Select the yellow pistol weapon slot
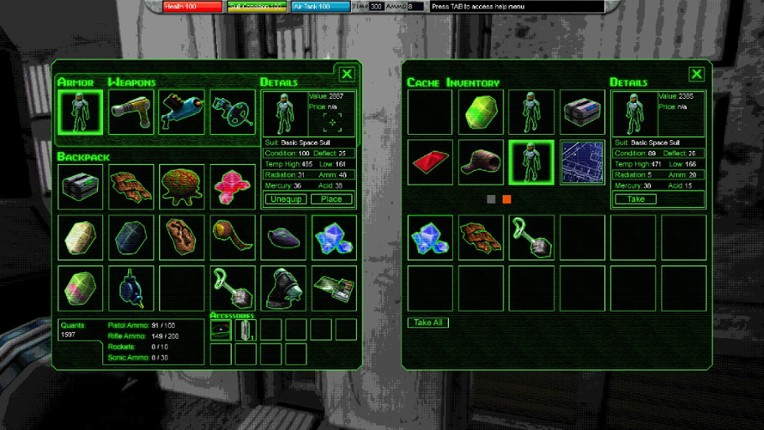The height and width of the screenshot is (430, 764). (x=131, y=112)
